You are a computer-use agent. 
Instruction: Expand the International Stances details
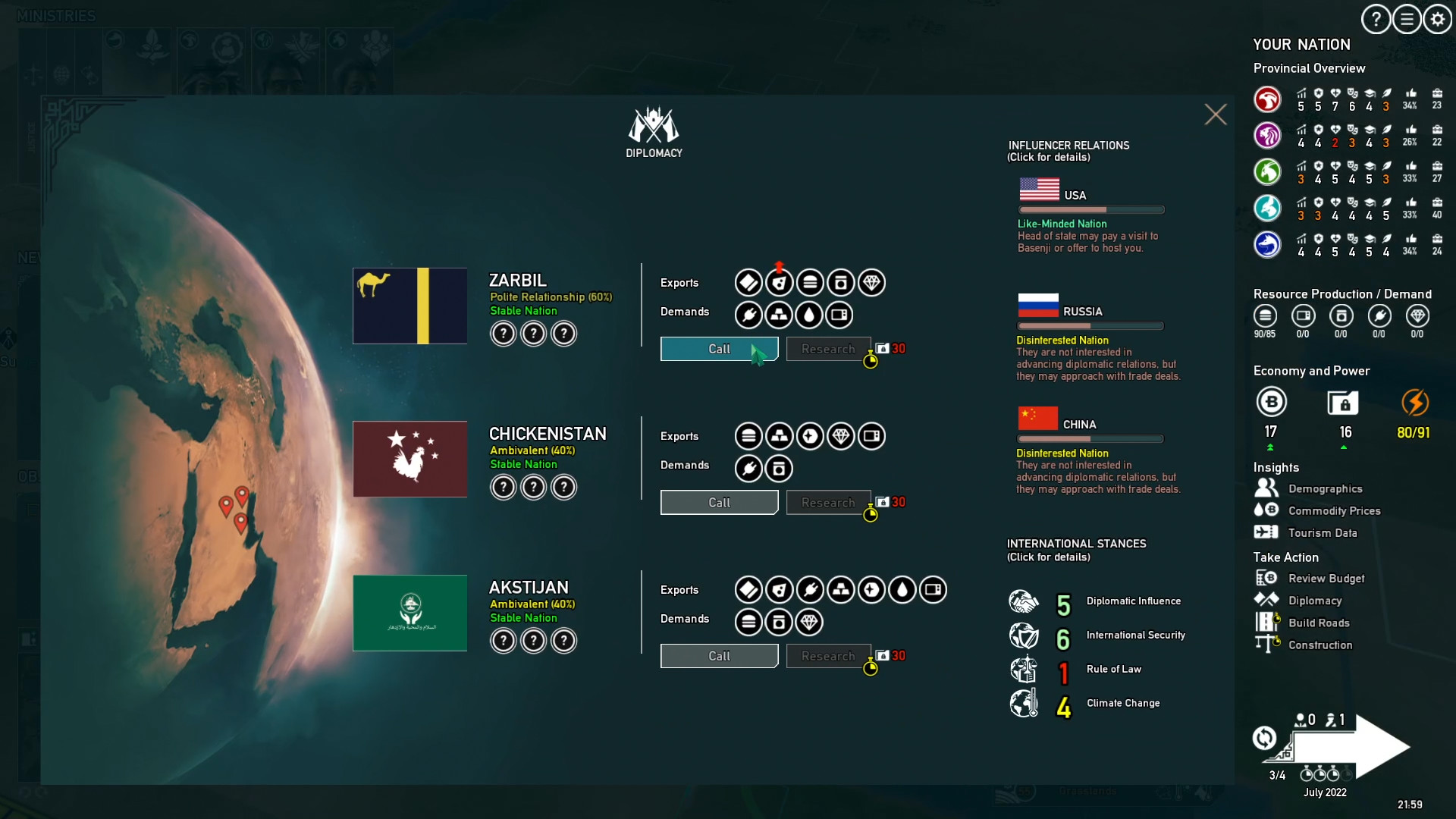click(x=1075, y=549)
